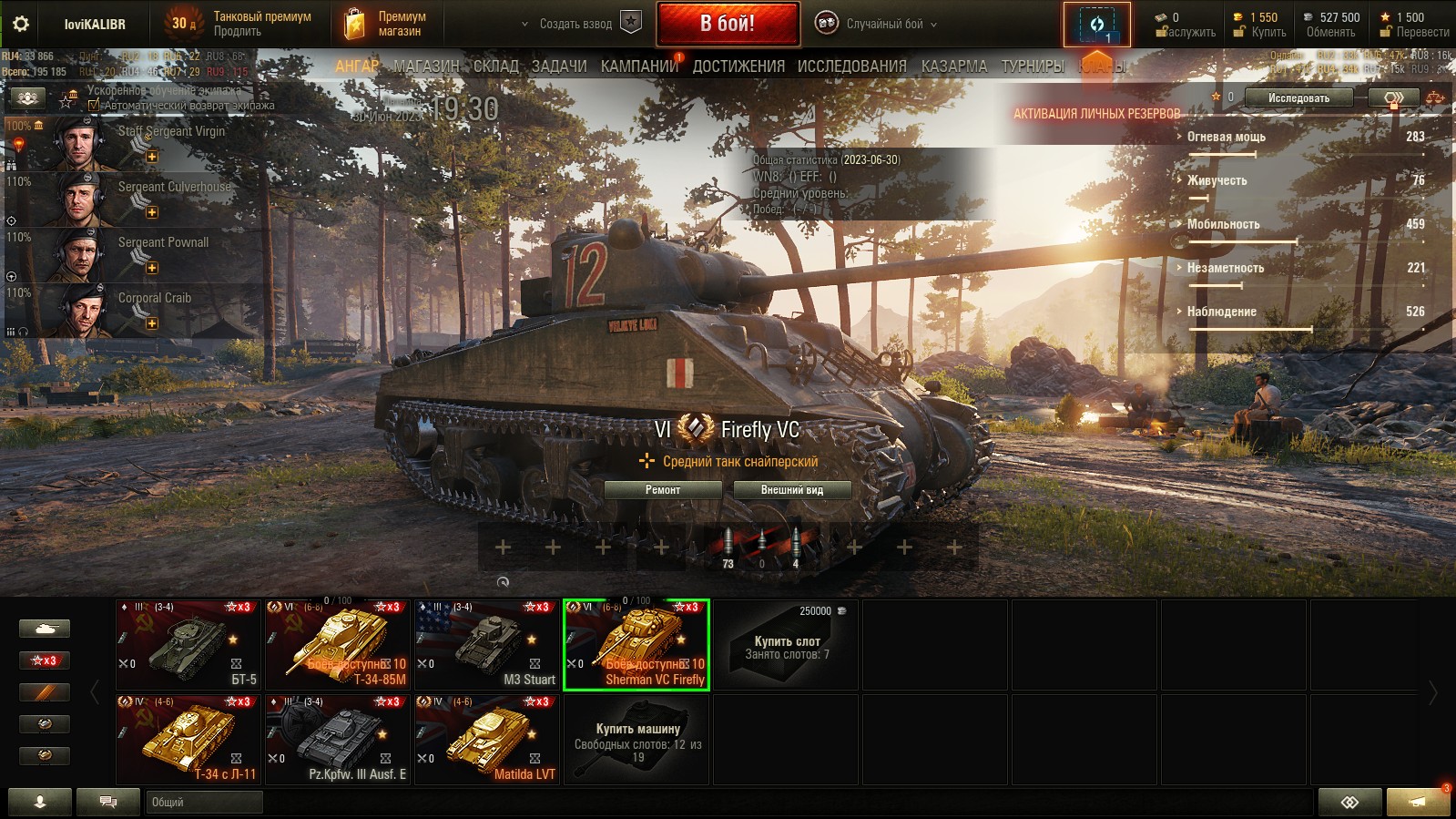Show the ДОСТИЖЕНИЯ tab
Image resolution: width=1456 pixels, height=819 pixels.
pyautogui.click(x=738, y=67)
